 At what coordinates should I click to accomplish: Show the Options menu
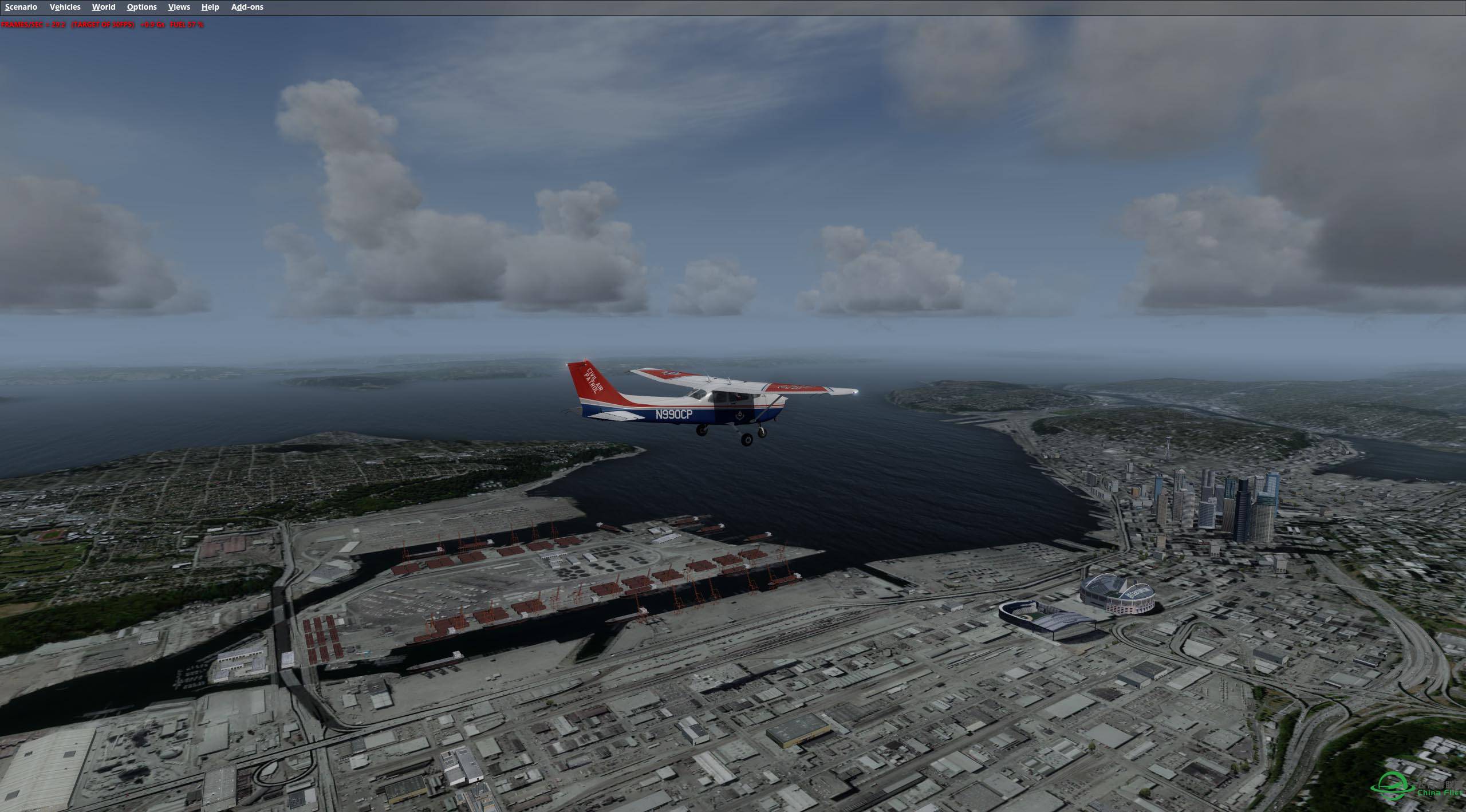[141, 7]
